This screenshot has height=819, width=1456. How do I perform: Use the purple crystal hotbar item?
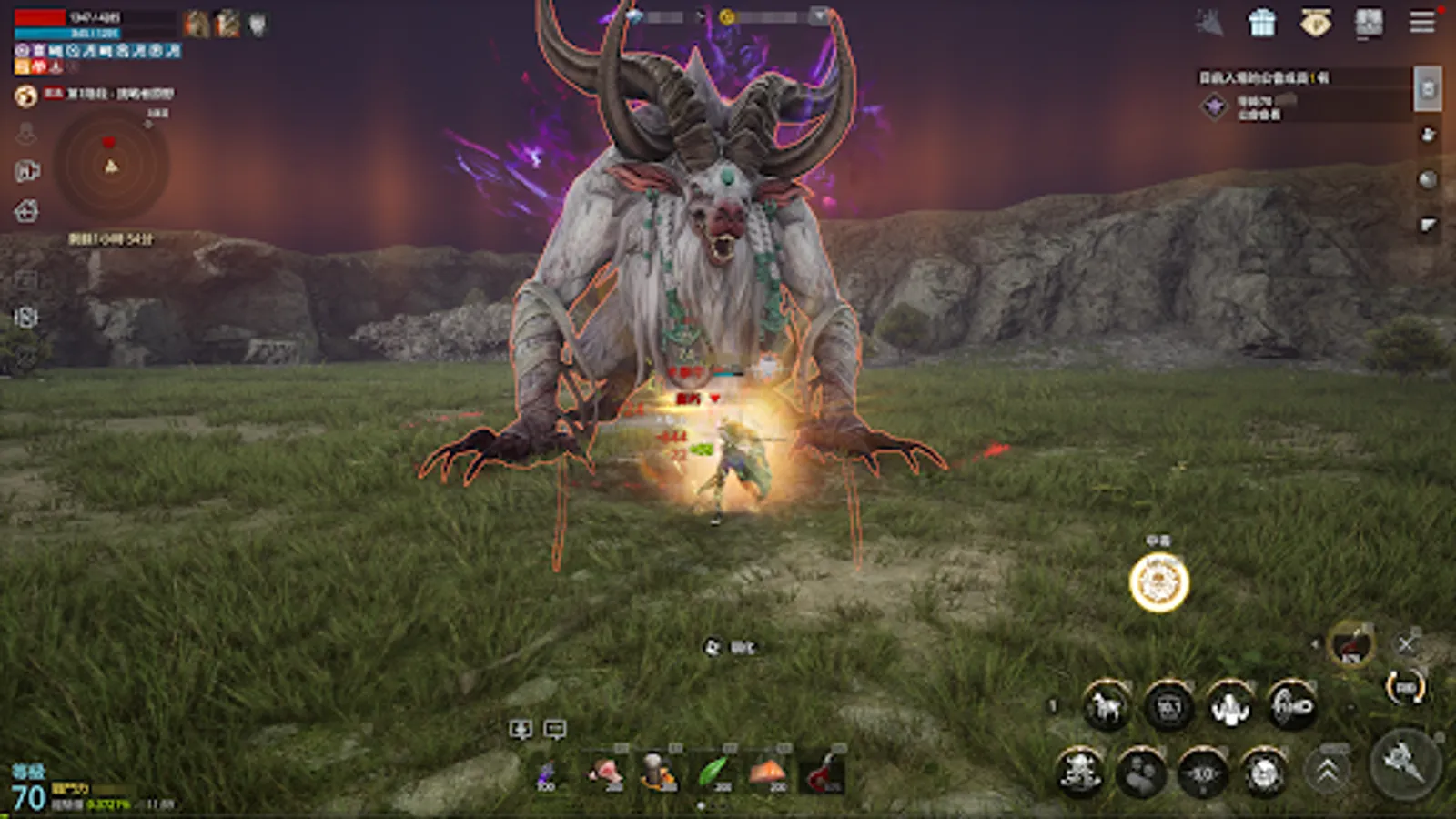click(547, 773)
